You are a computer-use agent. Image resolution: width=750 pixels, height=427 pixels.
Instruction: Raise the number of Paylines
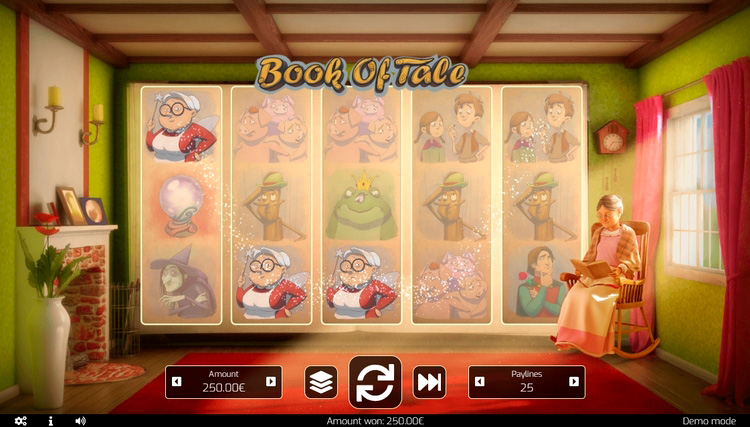coord(573,381)
